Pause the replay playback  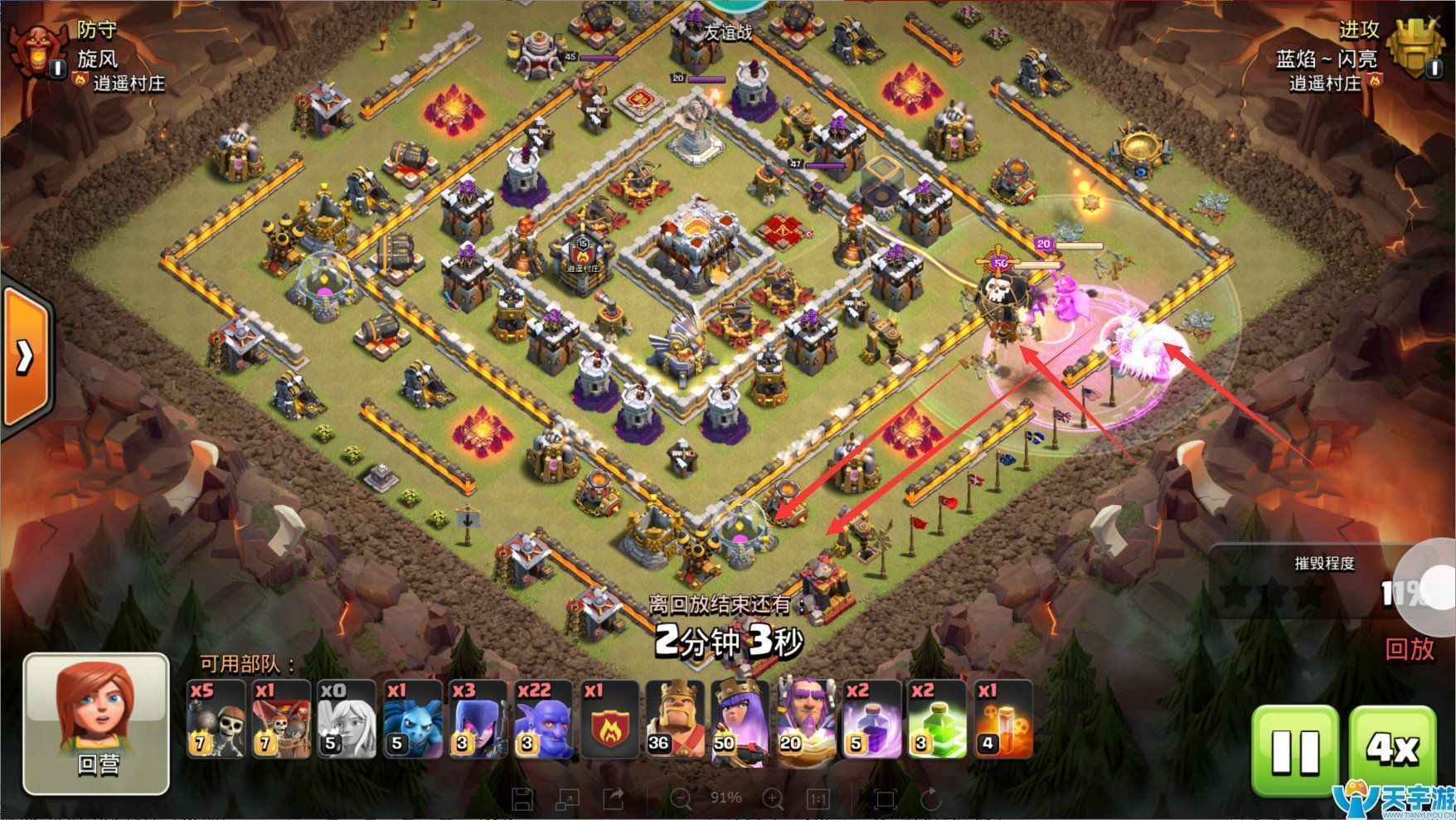pos(1294,751)
